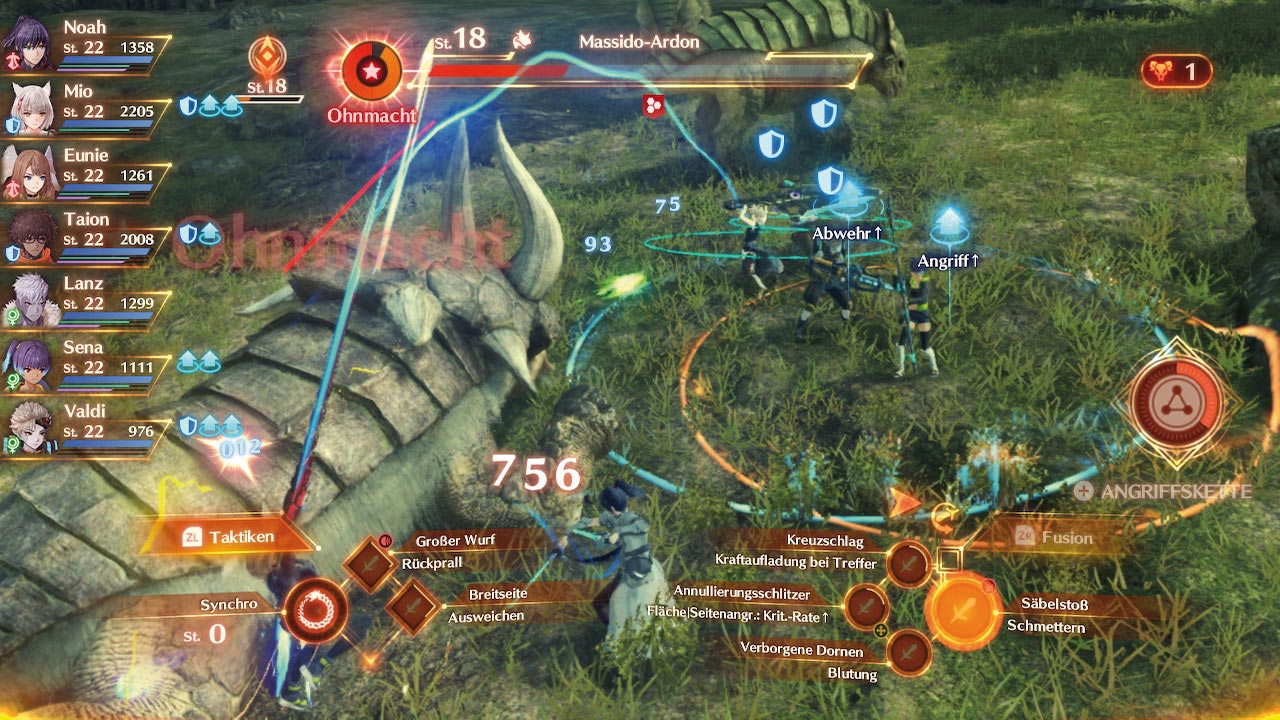Activate the Verborgene Dornen art icon
Viewport: 1280px width, 720px height.
pos(909,653)
